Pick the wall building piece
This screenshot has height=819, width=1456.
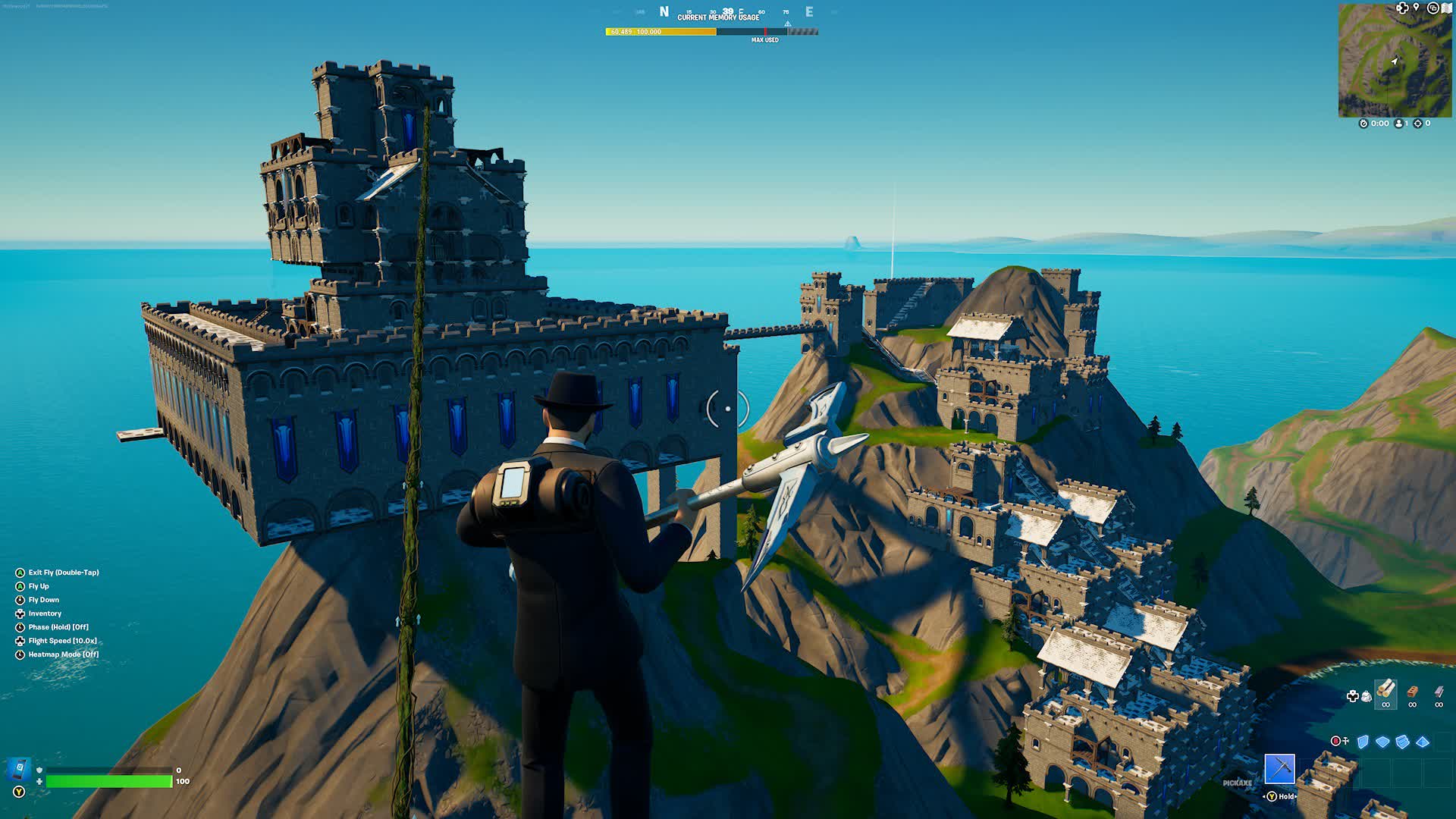click(1363, 742)
